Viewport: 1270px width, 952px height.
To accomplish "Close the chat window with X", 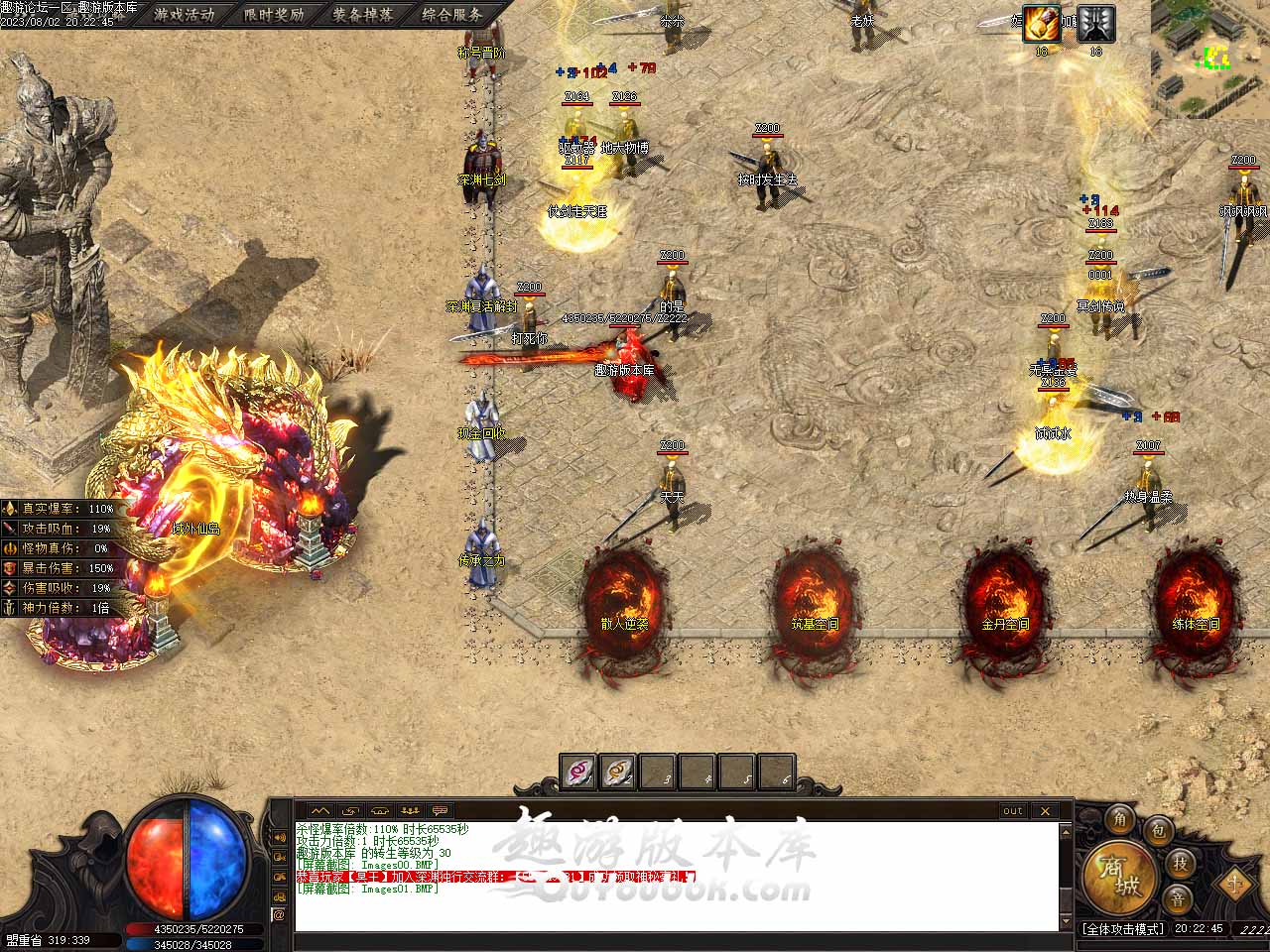I will click(1045, 810).
